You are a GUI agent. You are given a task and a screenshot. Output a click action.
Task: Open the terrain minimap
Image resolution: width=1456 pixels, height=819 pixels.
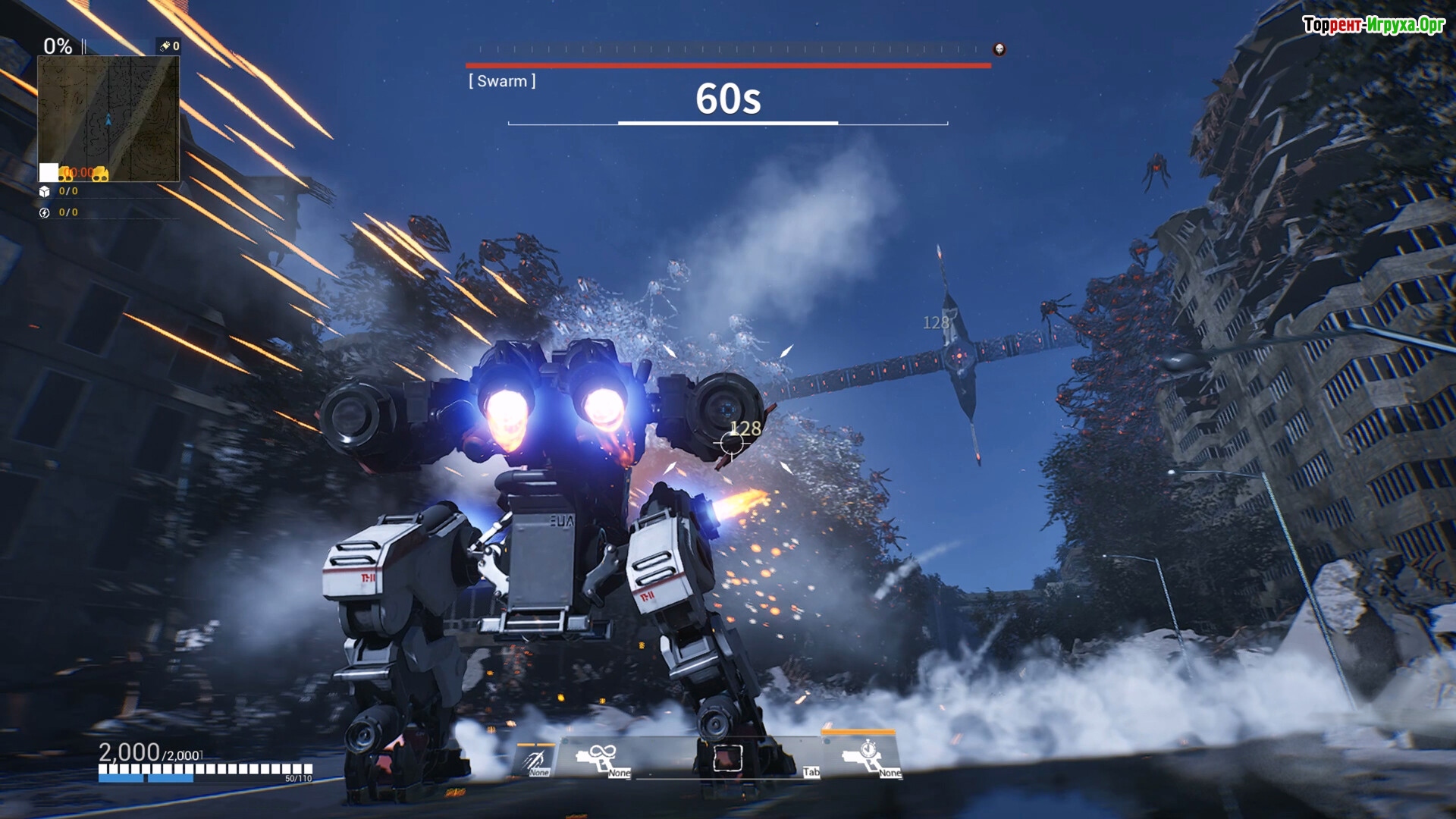[108, 118]
